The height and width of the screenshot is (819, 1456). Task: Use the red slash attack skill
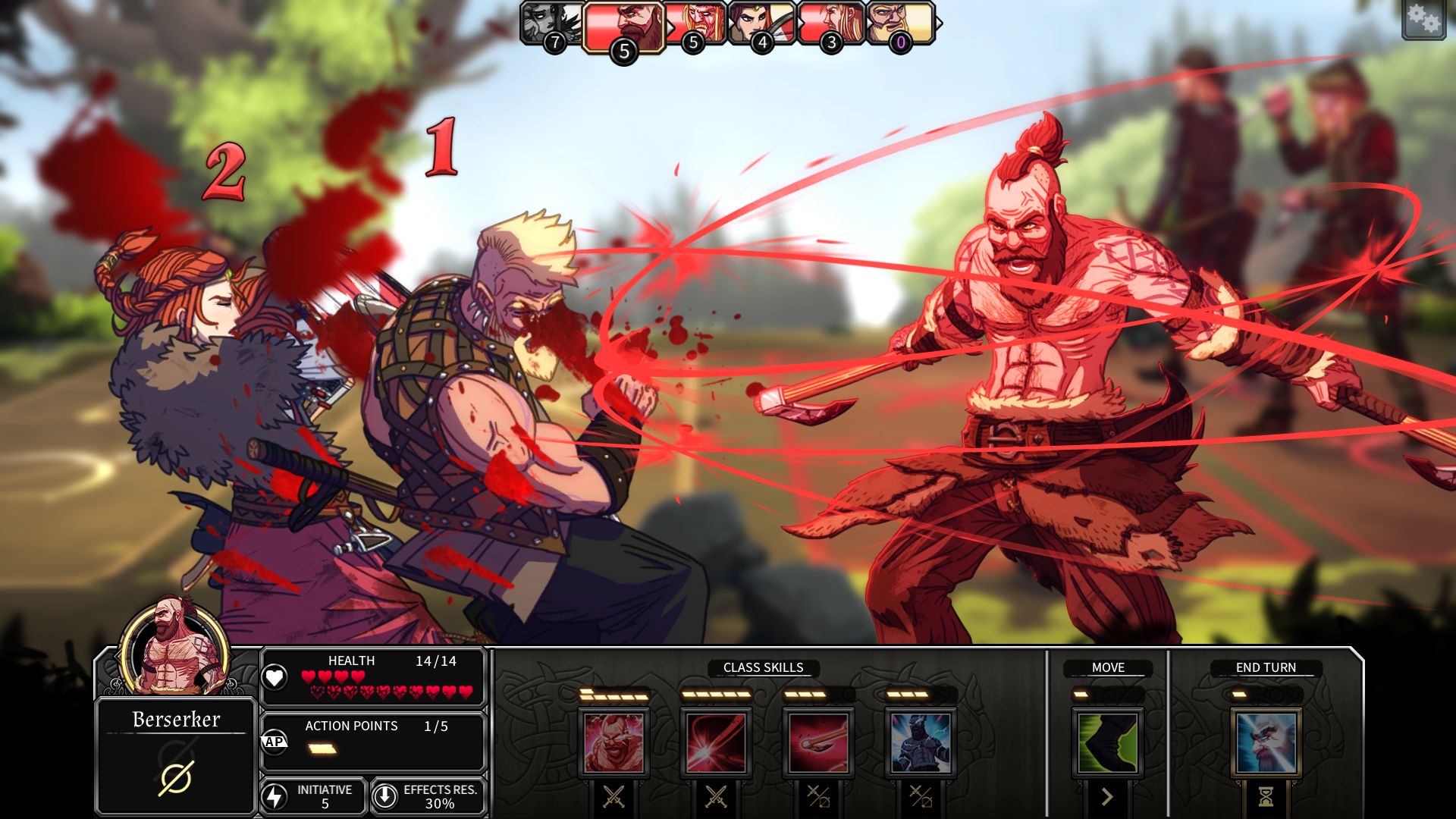point(716,742)
